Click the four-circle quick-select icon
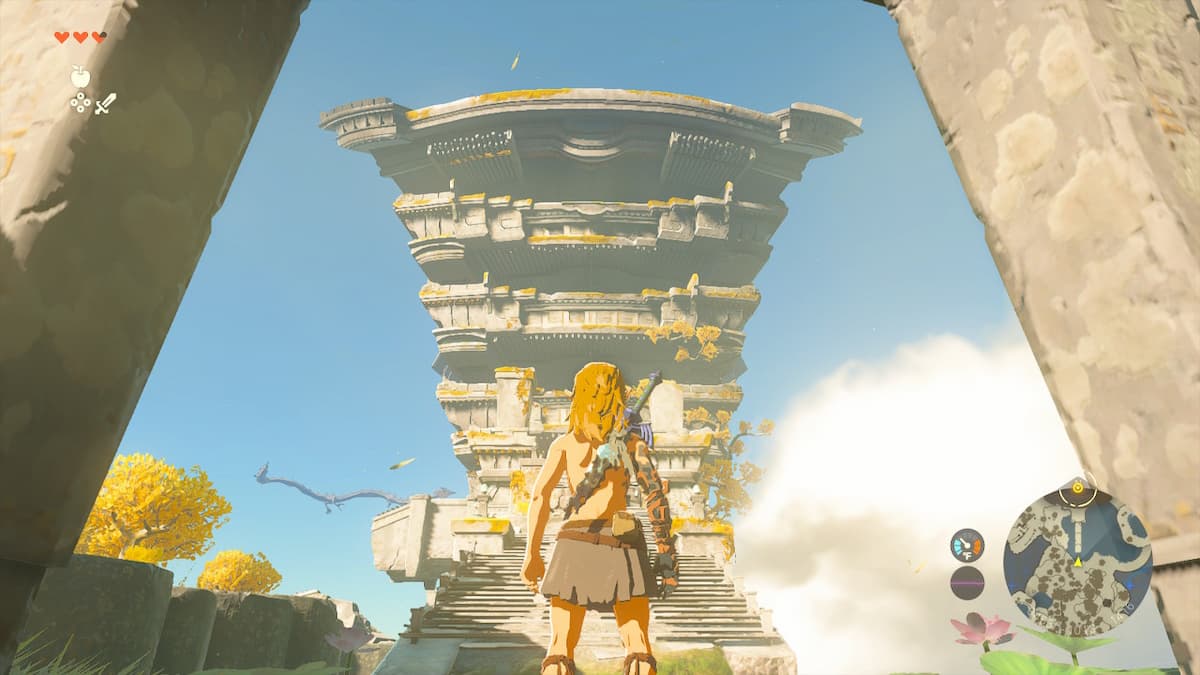The height and width of the screenshot is (675, 1200). tap(80, 102)
